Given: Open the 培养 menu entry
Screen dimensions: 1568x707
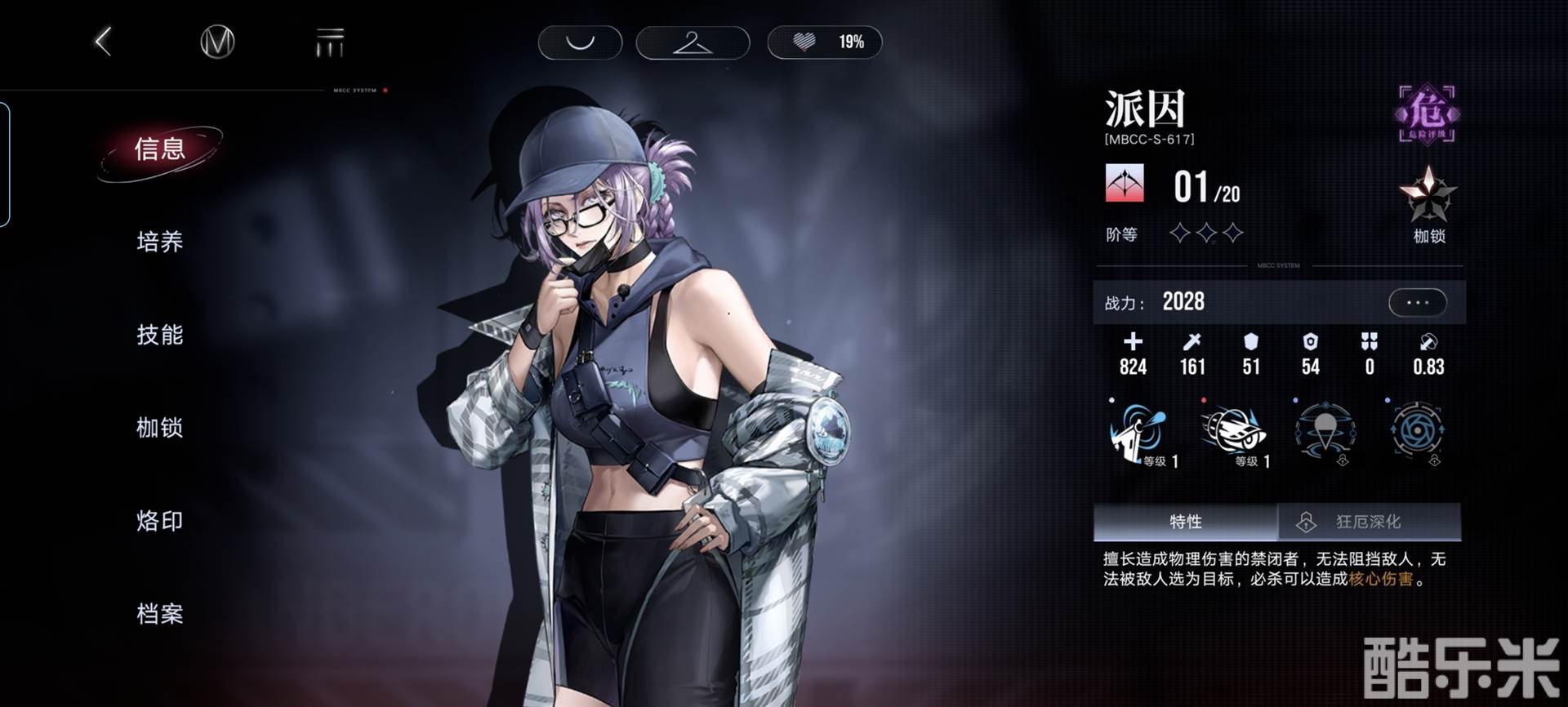Looking at the screenshot, I should (x=160, y=242).
